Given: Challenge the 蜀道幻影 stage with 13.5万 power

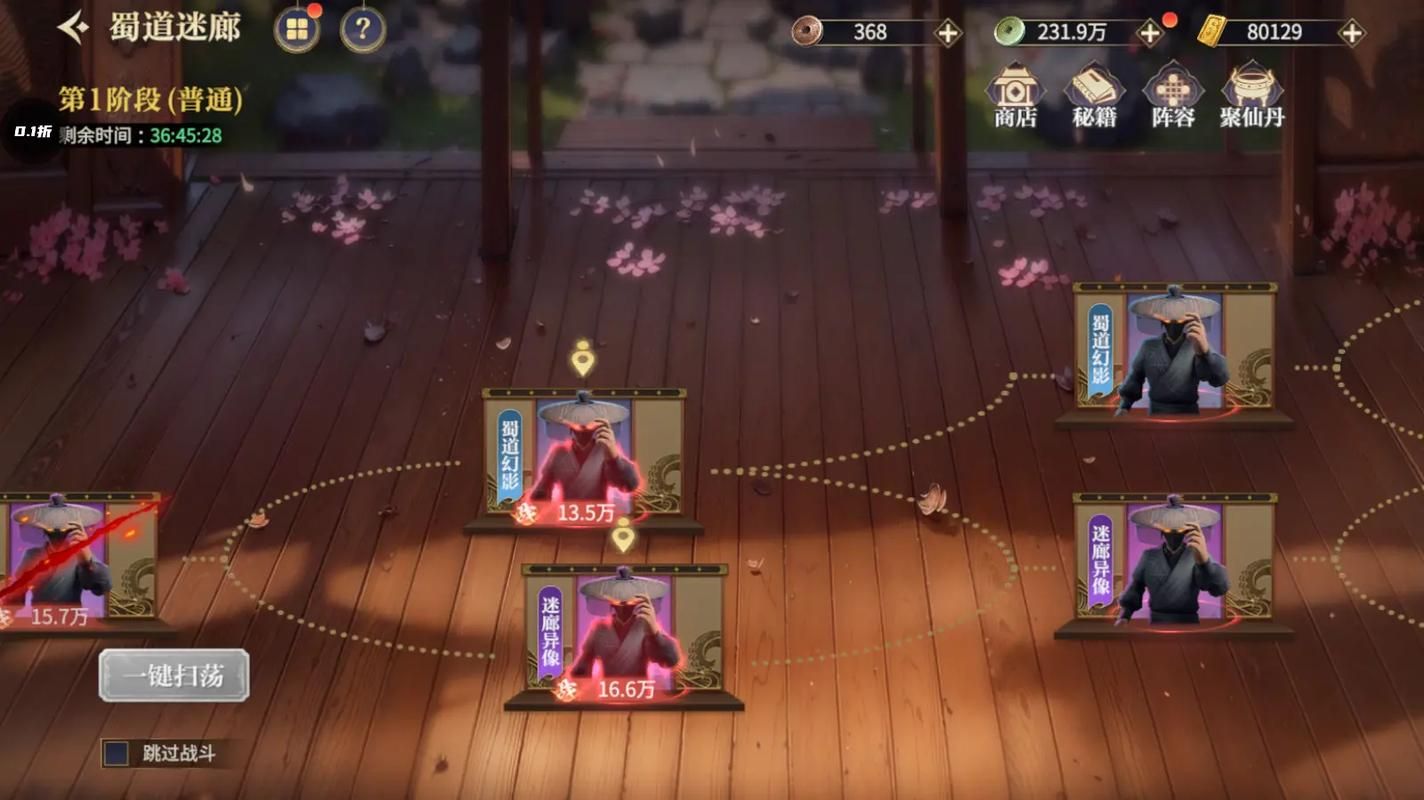Looking at the screenshot, I should (x=584, y=456).
